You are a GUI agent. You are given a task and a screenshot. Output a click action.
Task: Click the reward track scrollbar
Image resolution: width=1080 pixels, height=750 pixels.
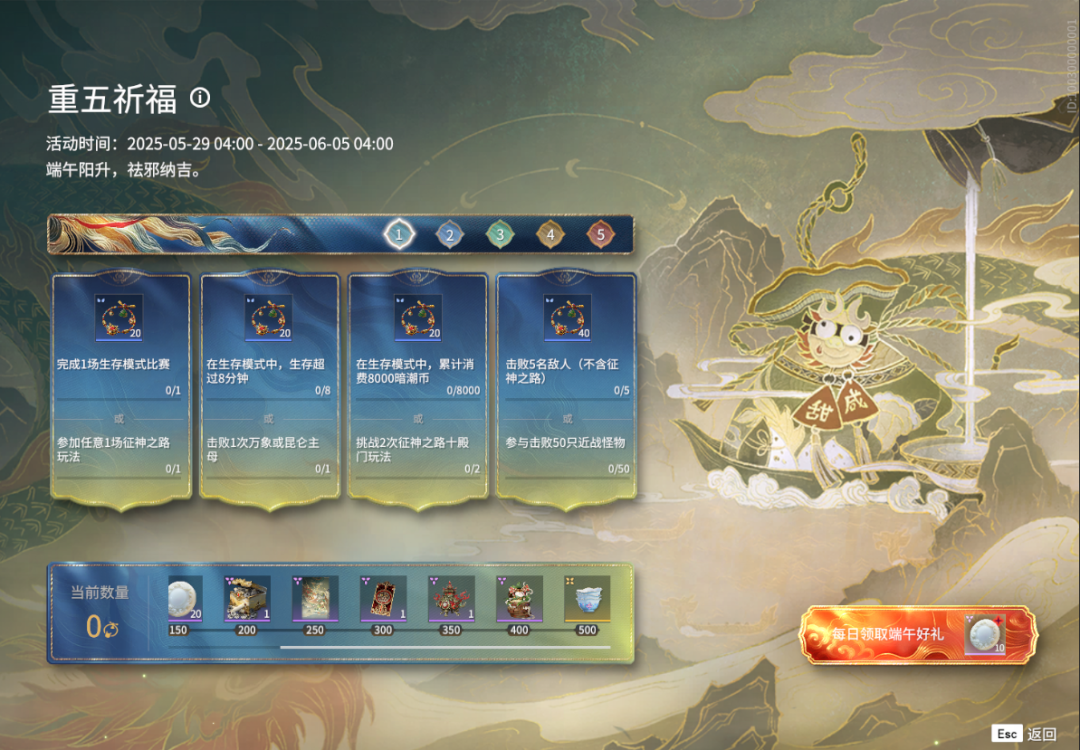445,647
